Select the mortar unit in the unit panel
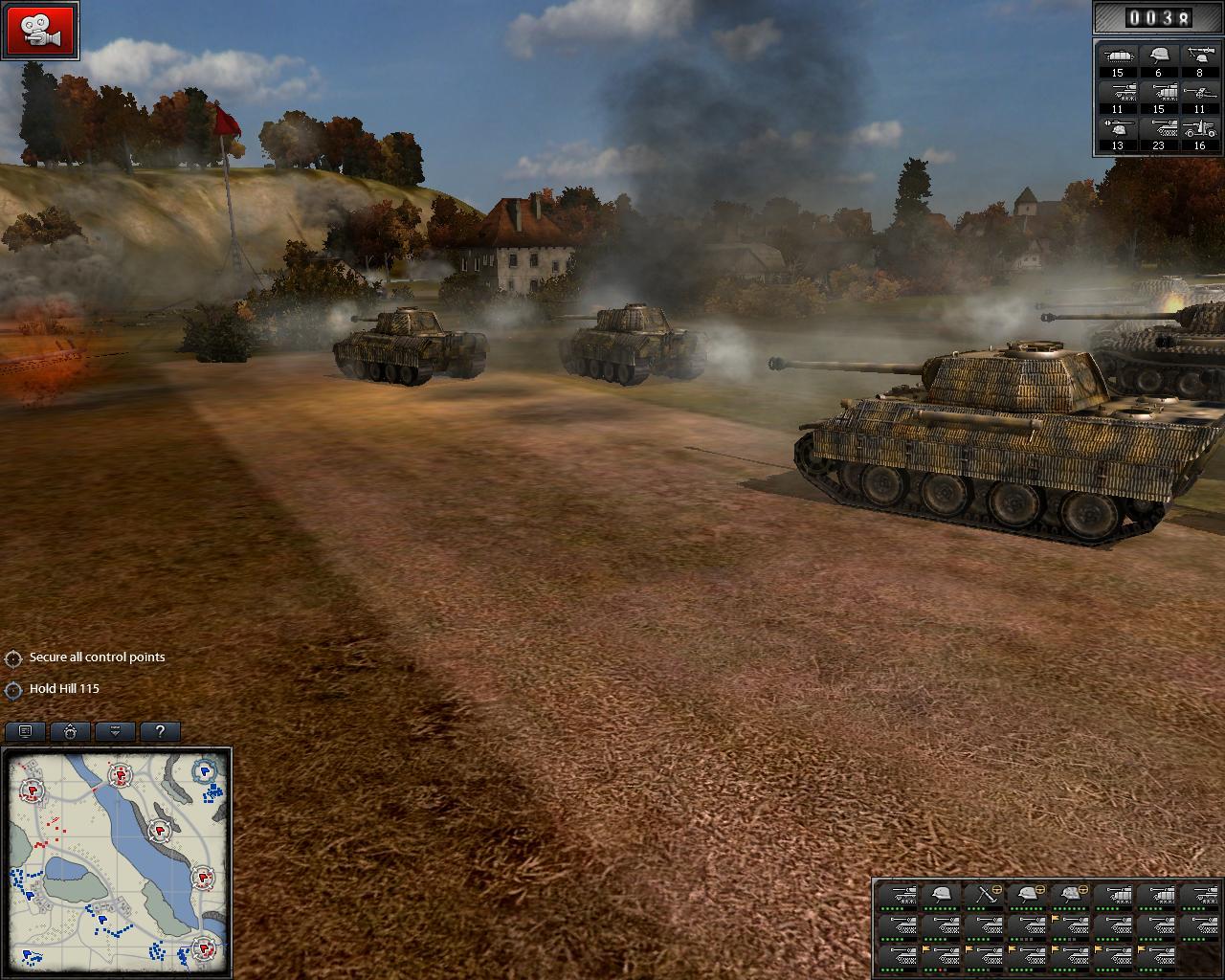The height and width of the screenshot is (980, 1225). tap(984, 896)
